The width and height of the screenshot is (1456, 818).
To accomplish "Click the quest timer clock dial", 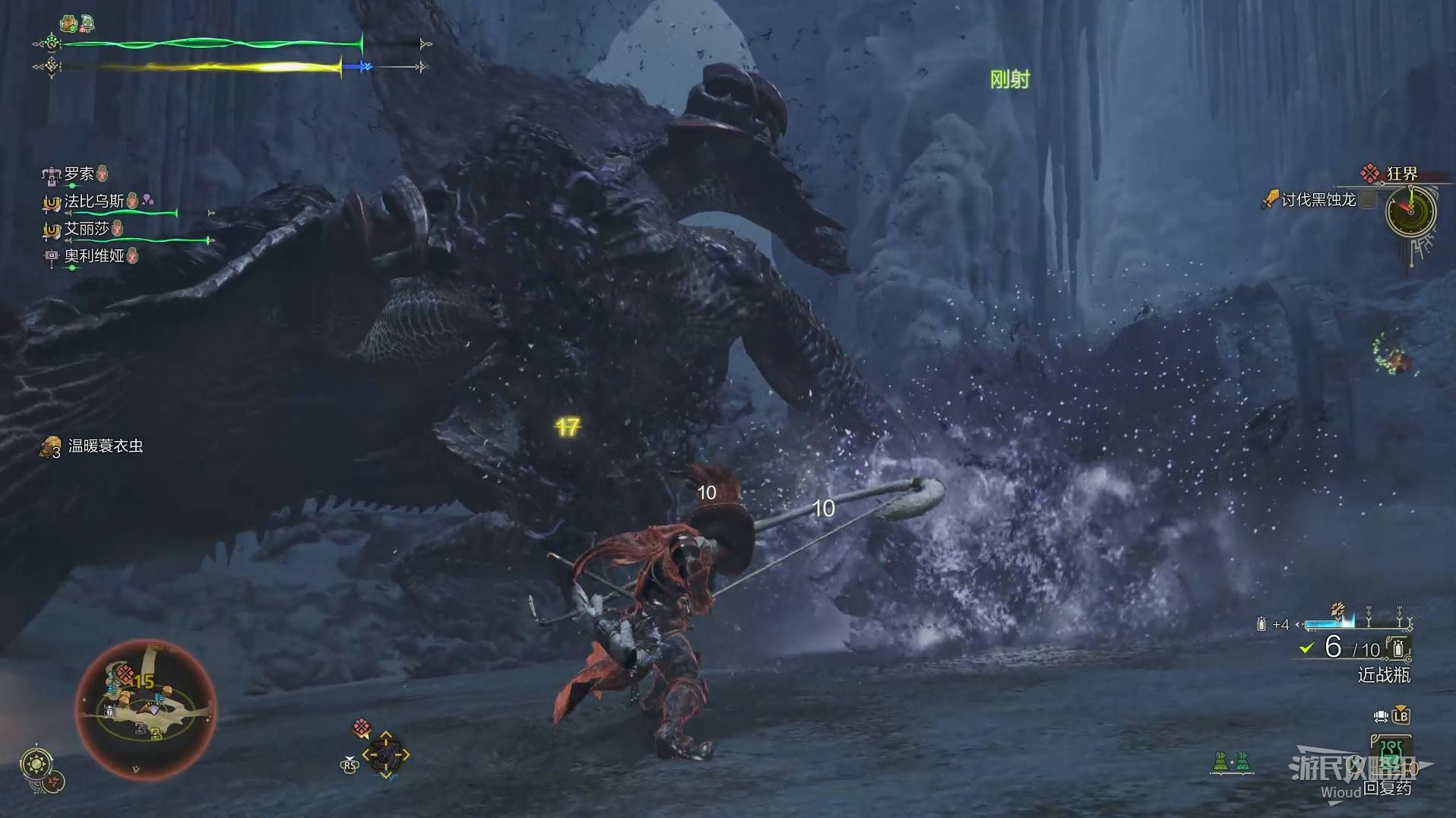I will coord(1410,211).
